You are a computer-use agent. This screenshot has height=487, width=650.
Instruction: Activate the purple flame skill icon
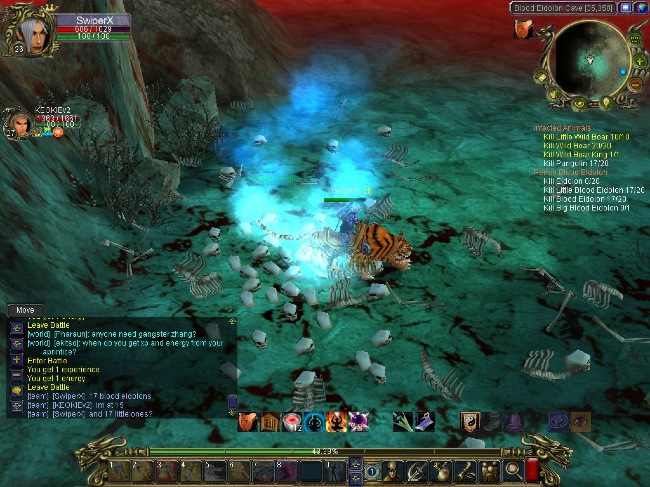click(x=356, y=422)
